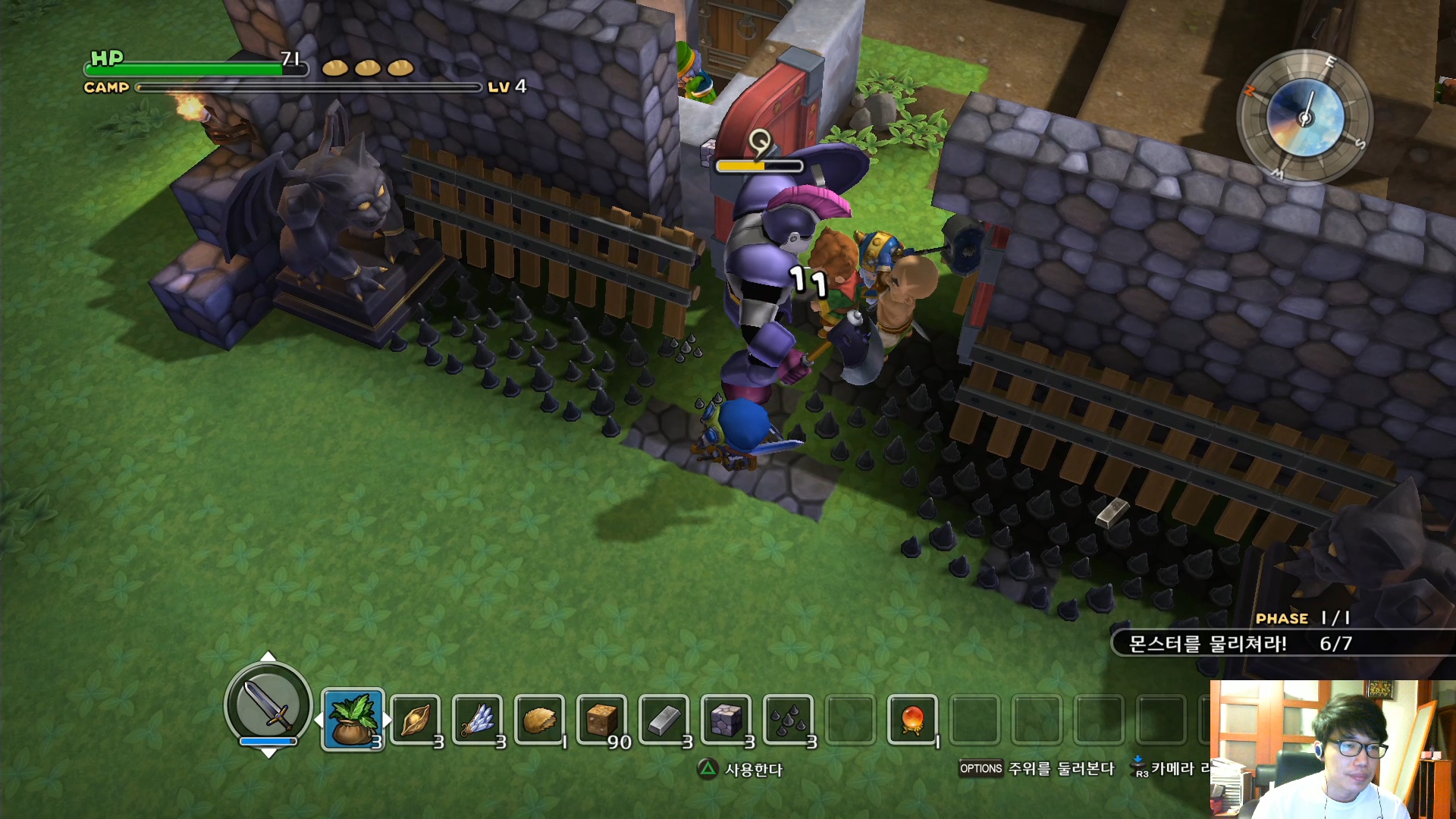Pick the straw bundle hotbar slot
The width and height of the screenshot is (1456, 819).
tap(540, 720)
